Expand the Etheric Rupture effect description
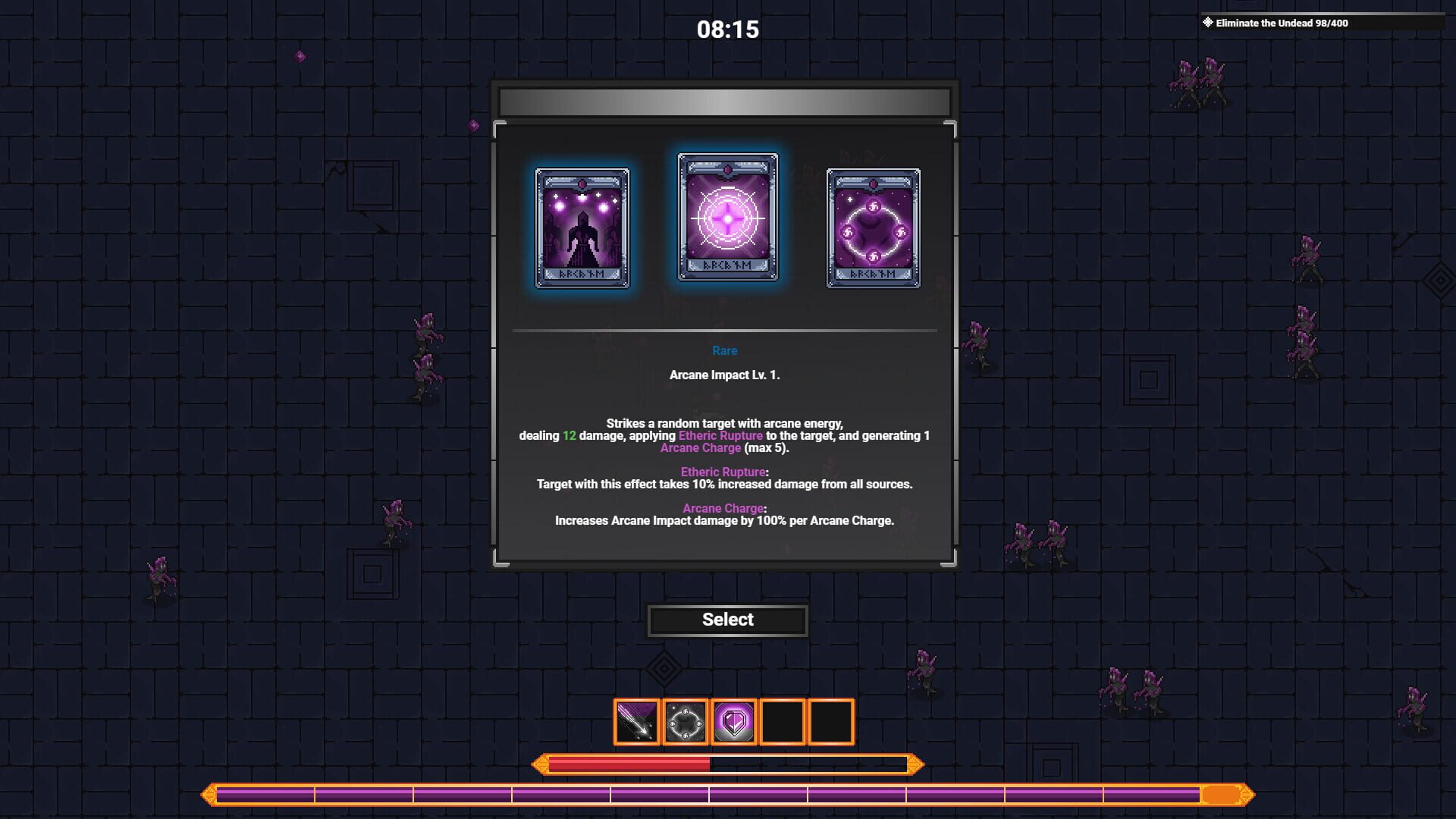Screen dimensions: 1456x819 click(x=725, y=471)
